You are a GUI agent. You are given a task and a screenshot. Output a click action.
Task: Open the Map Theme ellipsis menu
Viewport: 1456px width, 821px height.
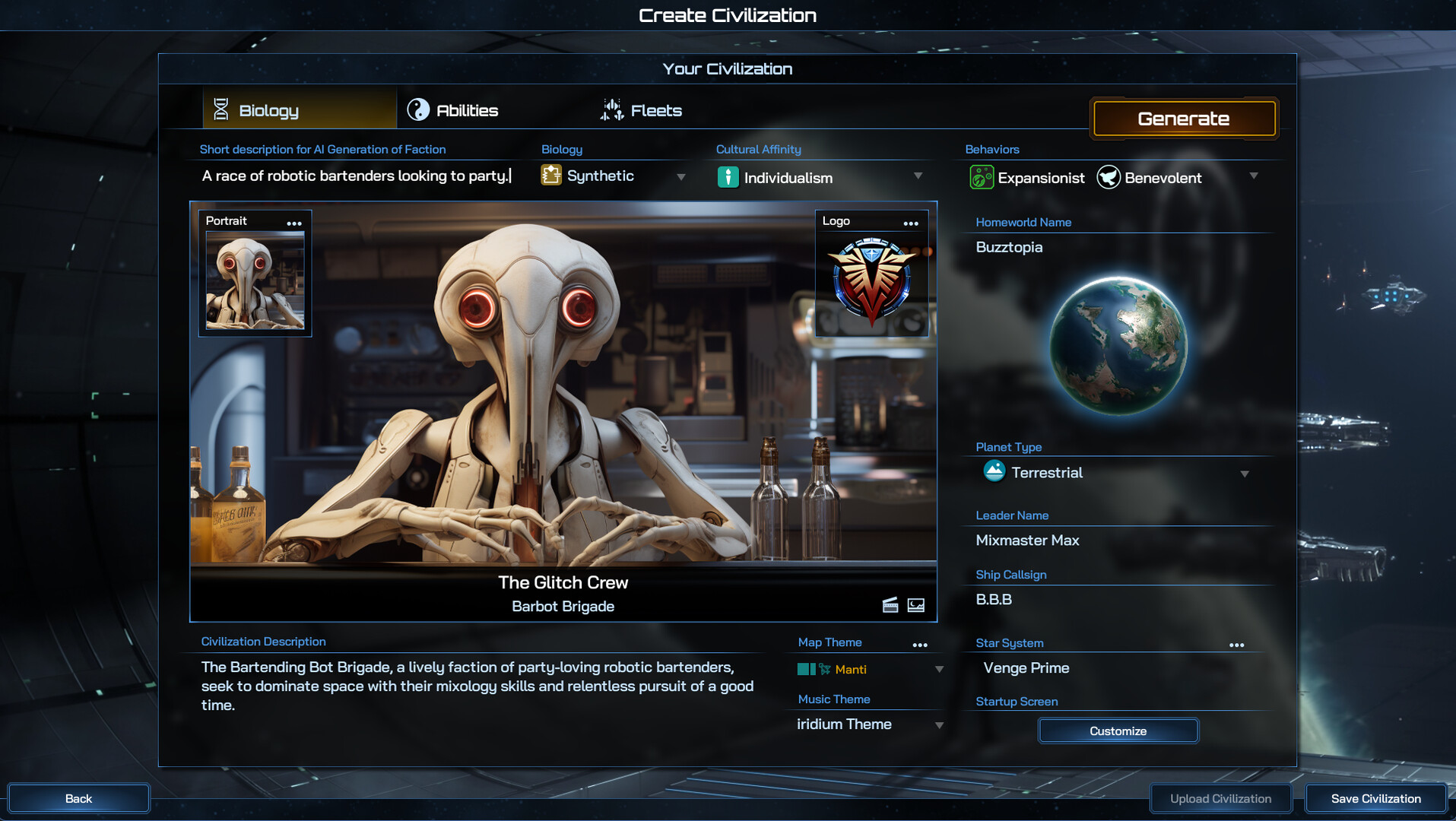coord(920,644)
